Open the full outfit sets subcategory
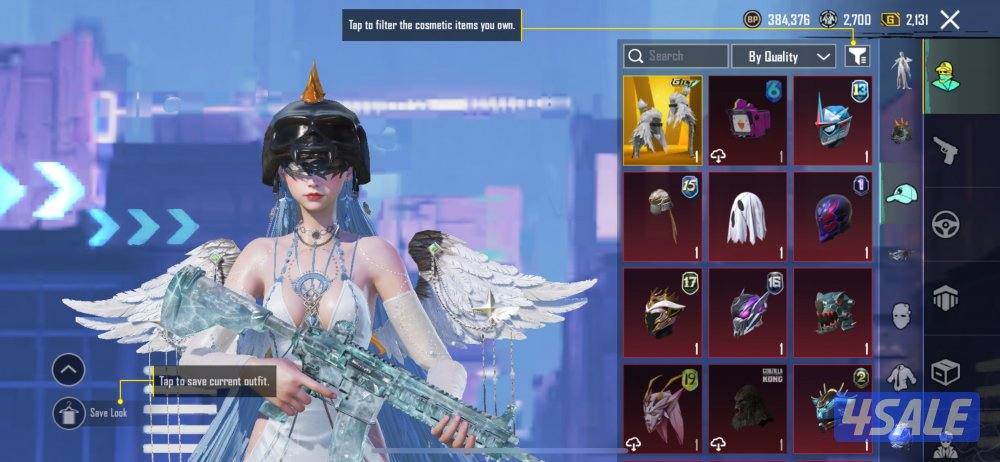The image size is (1000, 462). tap(902, 69)
